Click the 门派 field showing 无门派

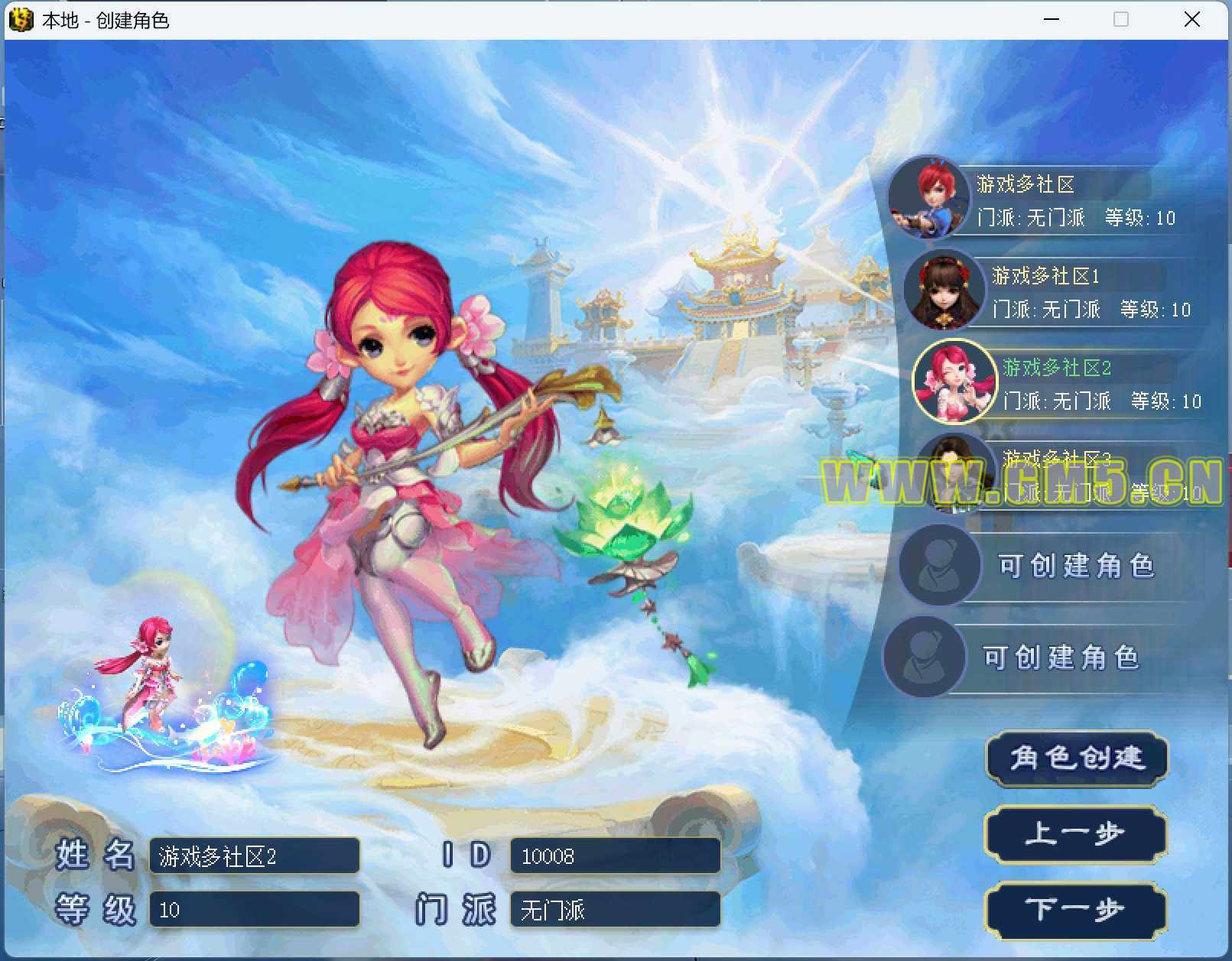click(x=615, y=910)
